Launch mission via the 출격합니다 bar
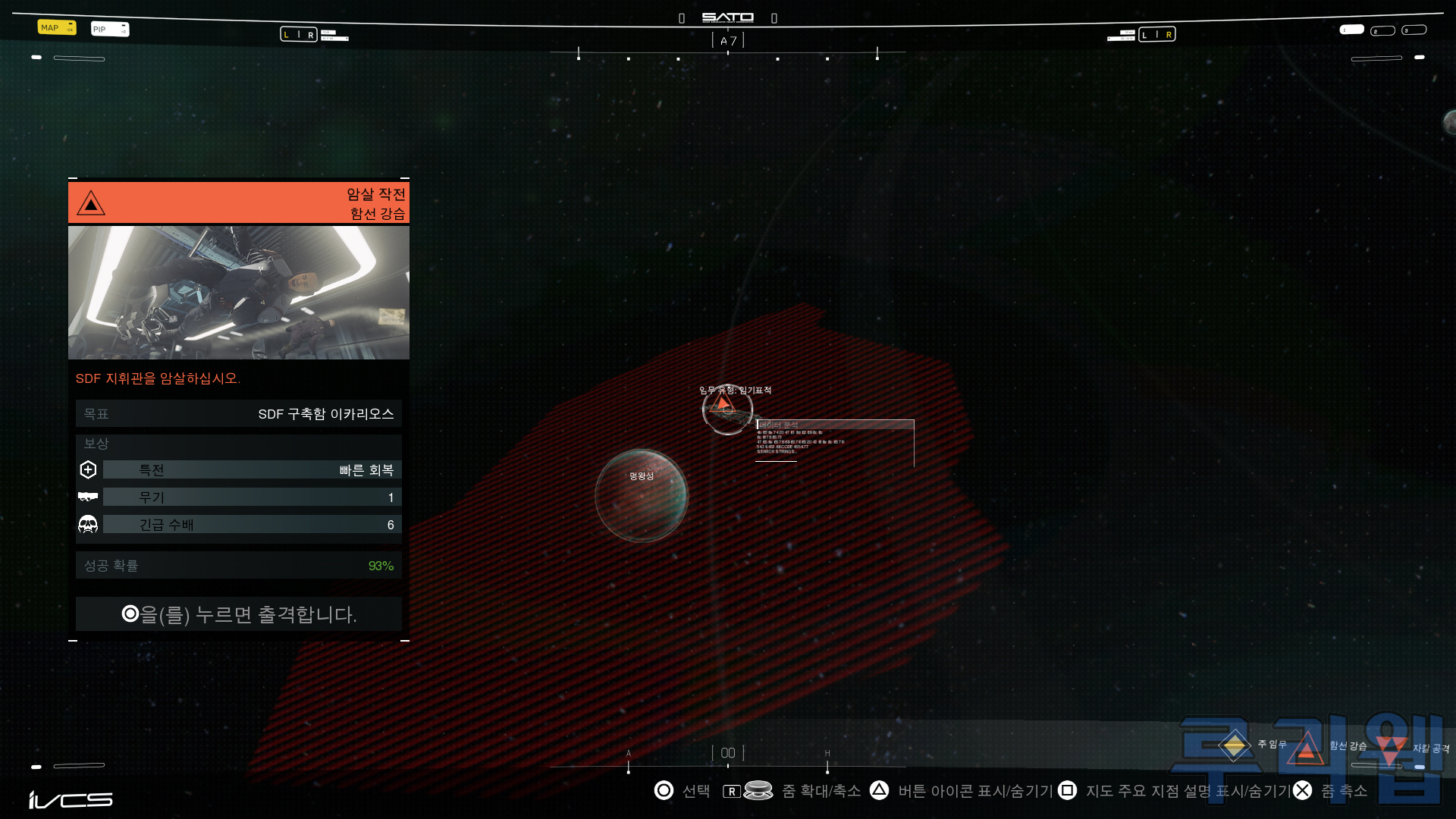 tap(238, 614)
